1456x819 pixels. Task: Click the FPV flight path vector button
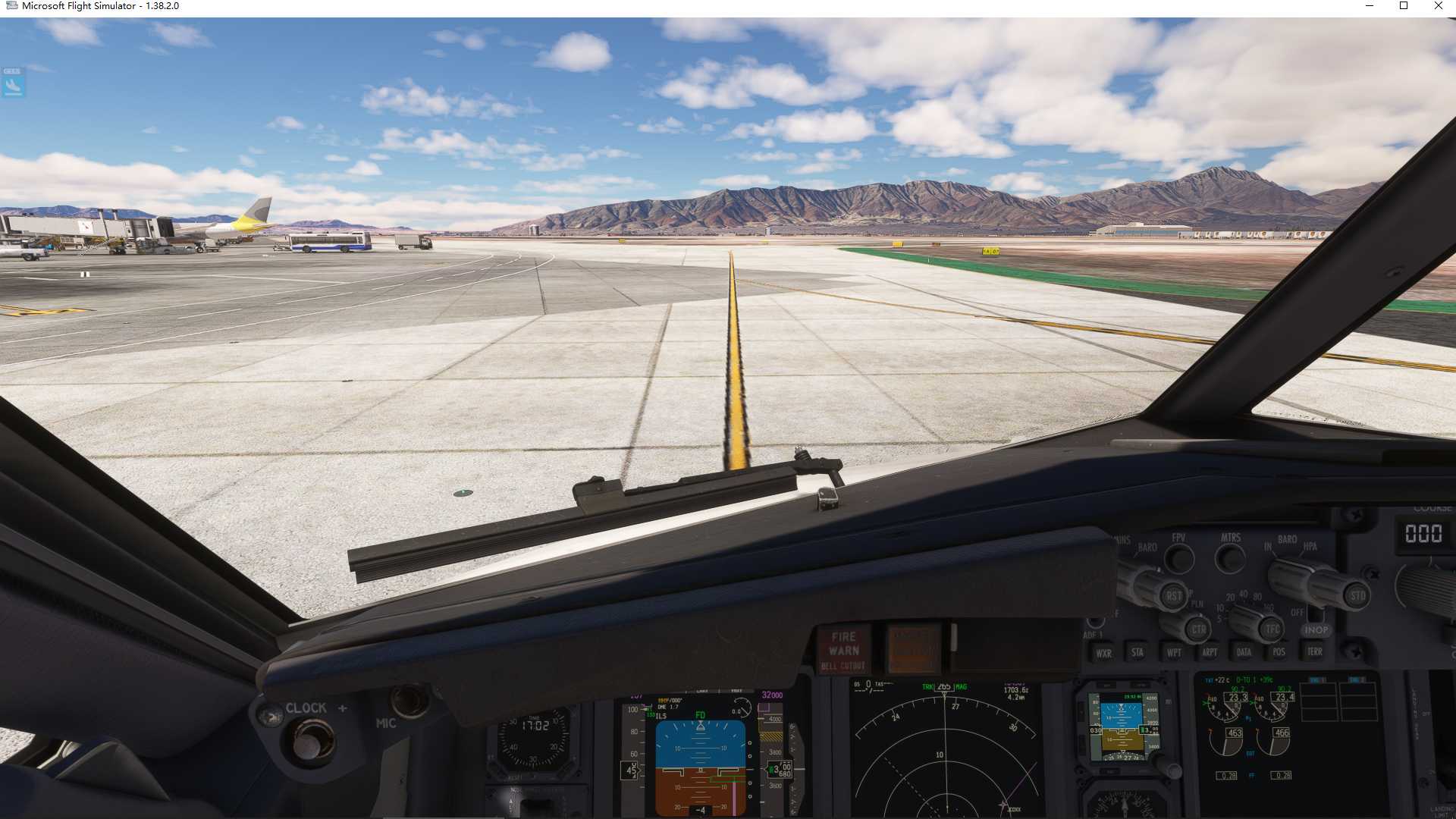coord(1178,560)
